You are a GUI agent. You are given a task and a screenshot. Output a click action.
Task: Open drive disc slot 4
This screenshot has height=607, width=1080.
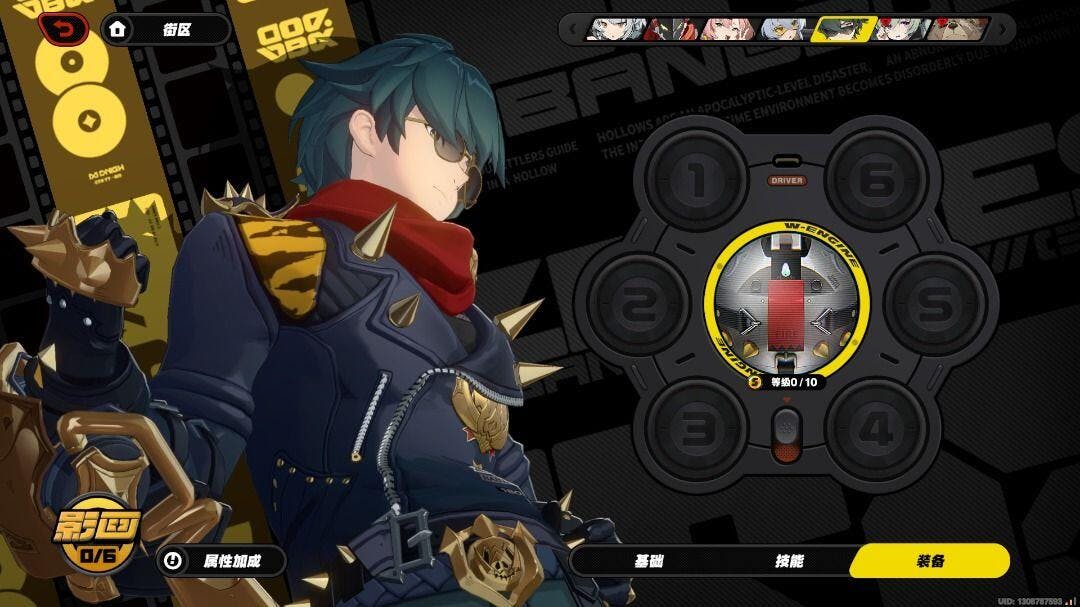pyautogui.click(x=876, y=430)
